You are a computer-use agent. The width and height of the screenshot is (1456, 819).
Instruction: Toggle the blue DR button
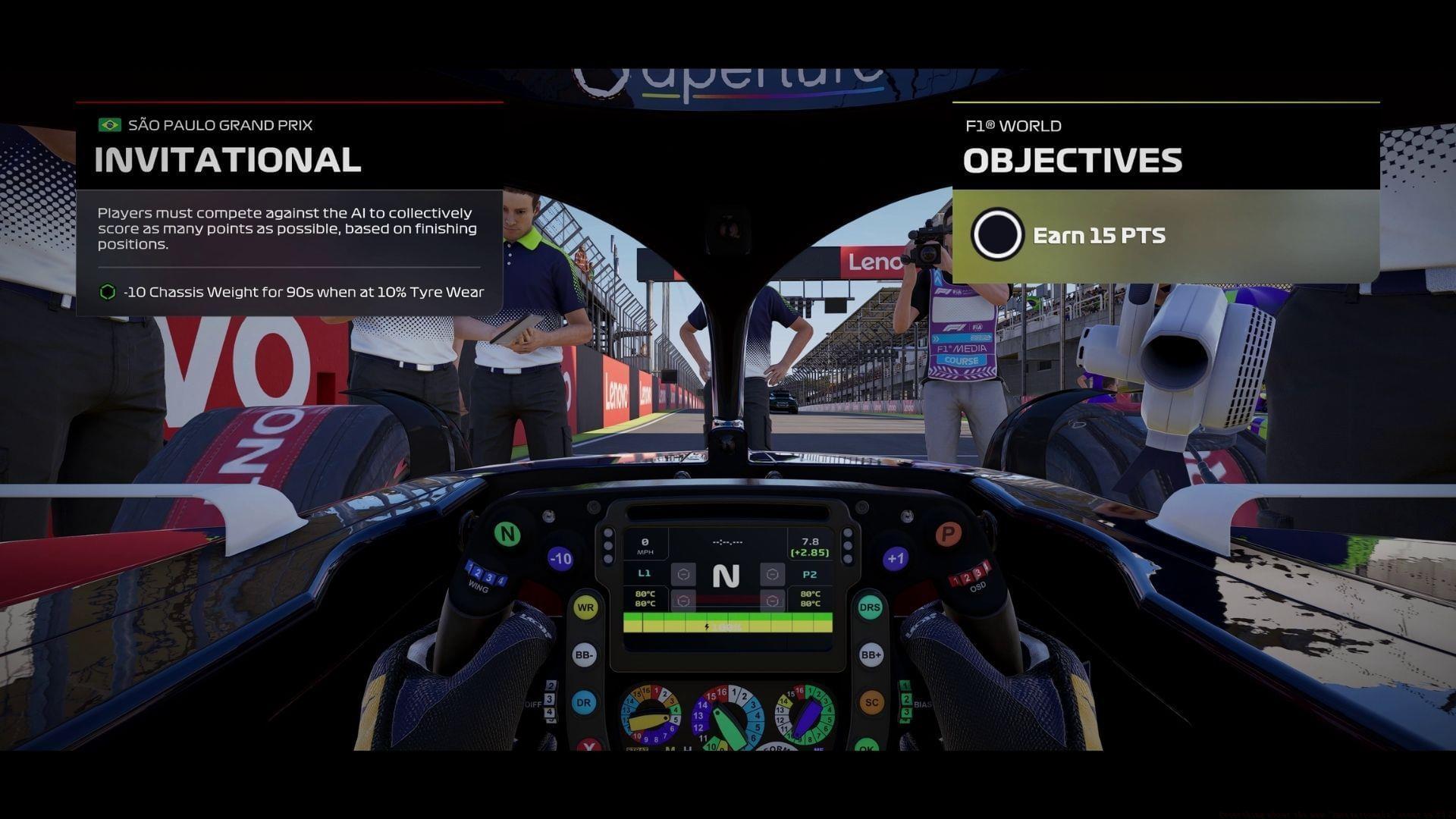point(584,702)
